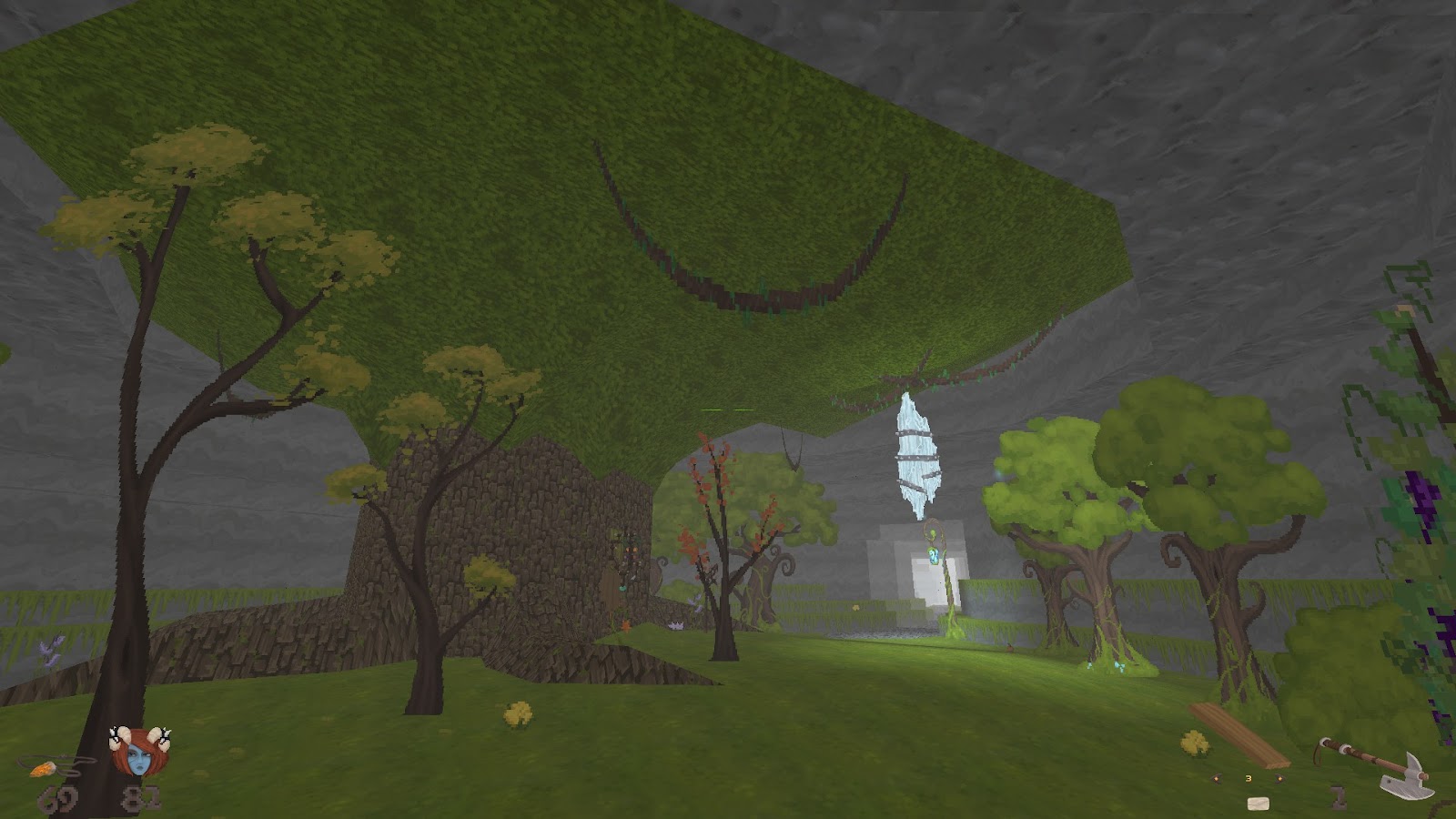Cycle to the previous inventory item arrow
Image resolution: width=1456 pixels, height=819 pixels.
click(1217, 779)
